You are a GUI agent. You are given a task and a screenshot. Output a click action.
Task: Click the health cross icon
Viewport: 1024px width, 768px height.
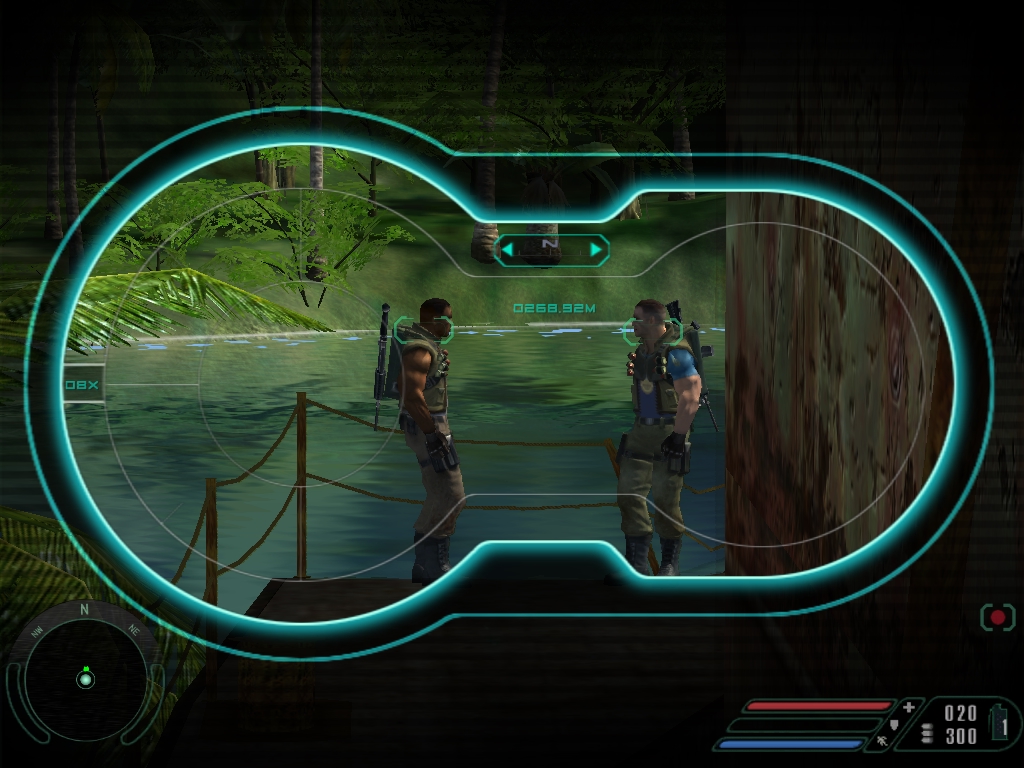(908, 707)
